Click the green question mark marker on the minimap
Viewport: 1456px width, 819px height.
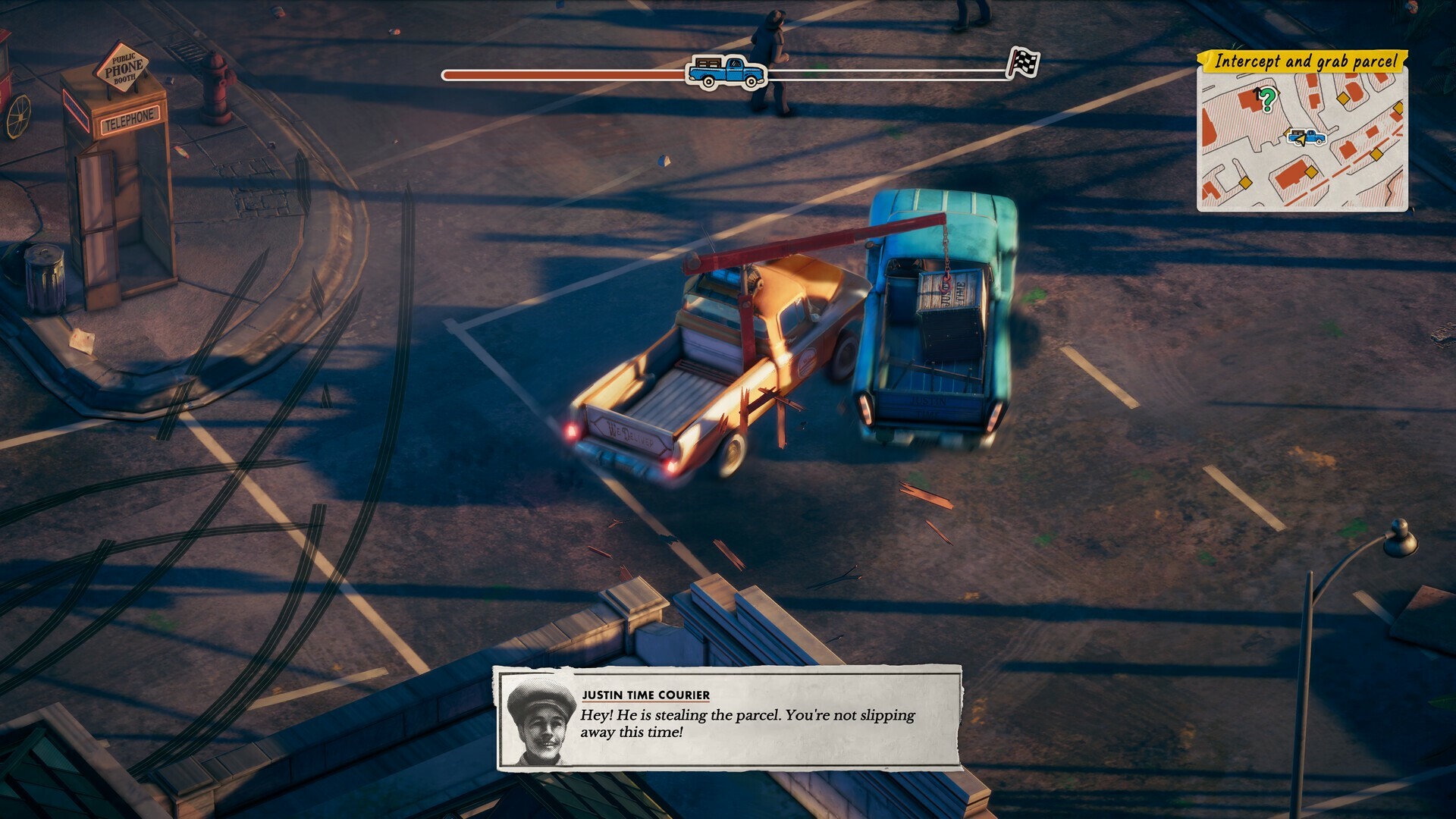coord(1268,100)
